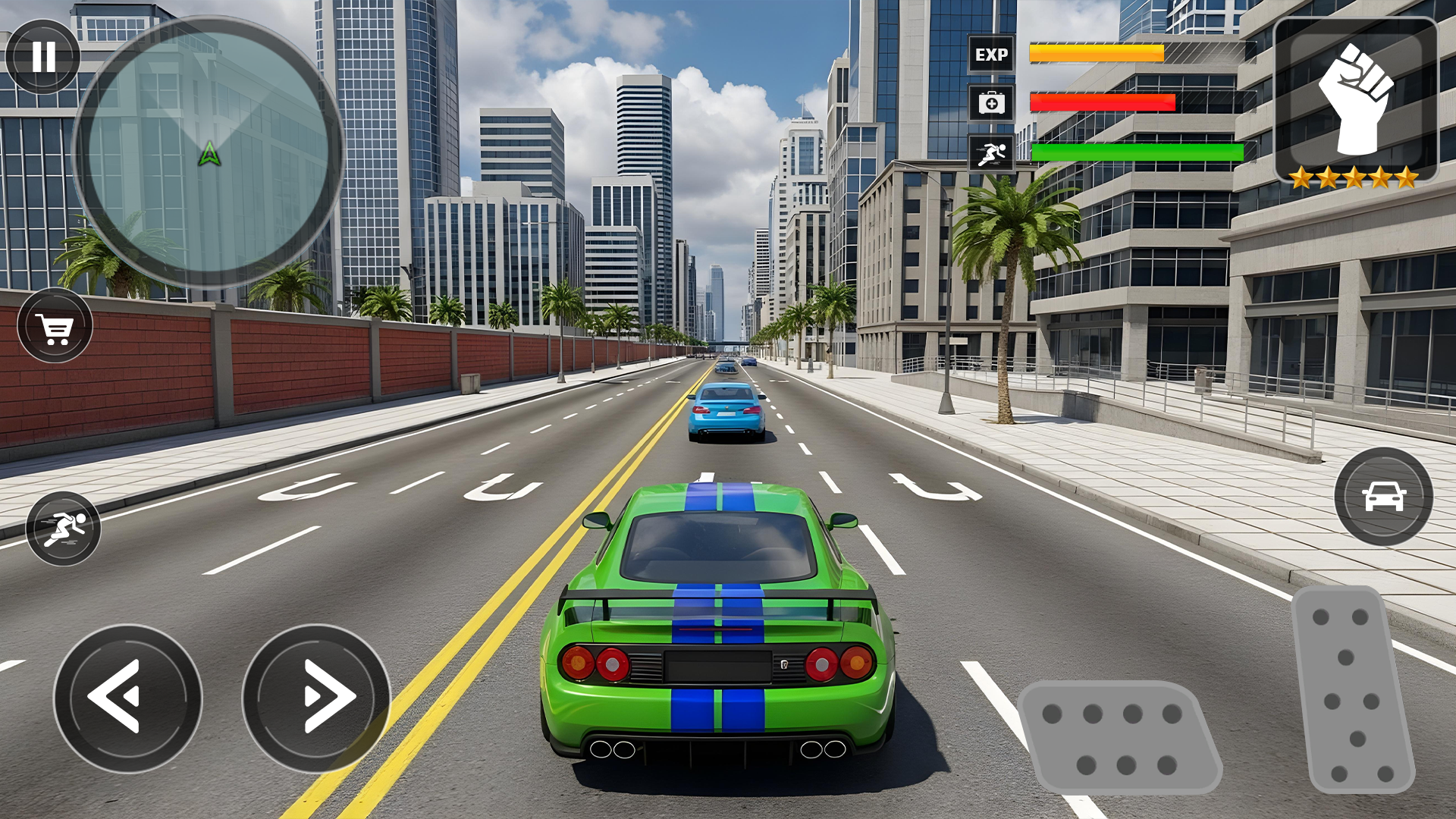Screen dimensions: 1456x819
Task: Pause the game
Action: [x=43, y=57]
